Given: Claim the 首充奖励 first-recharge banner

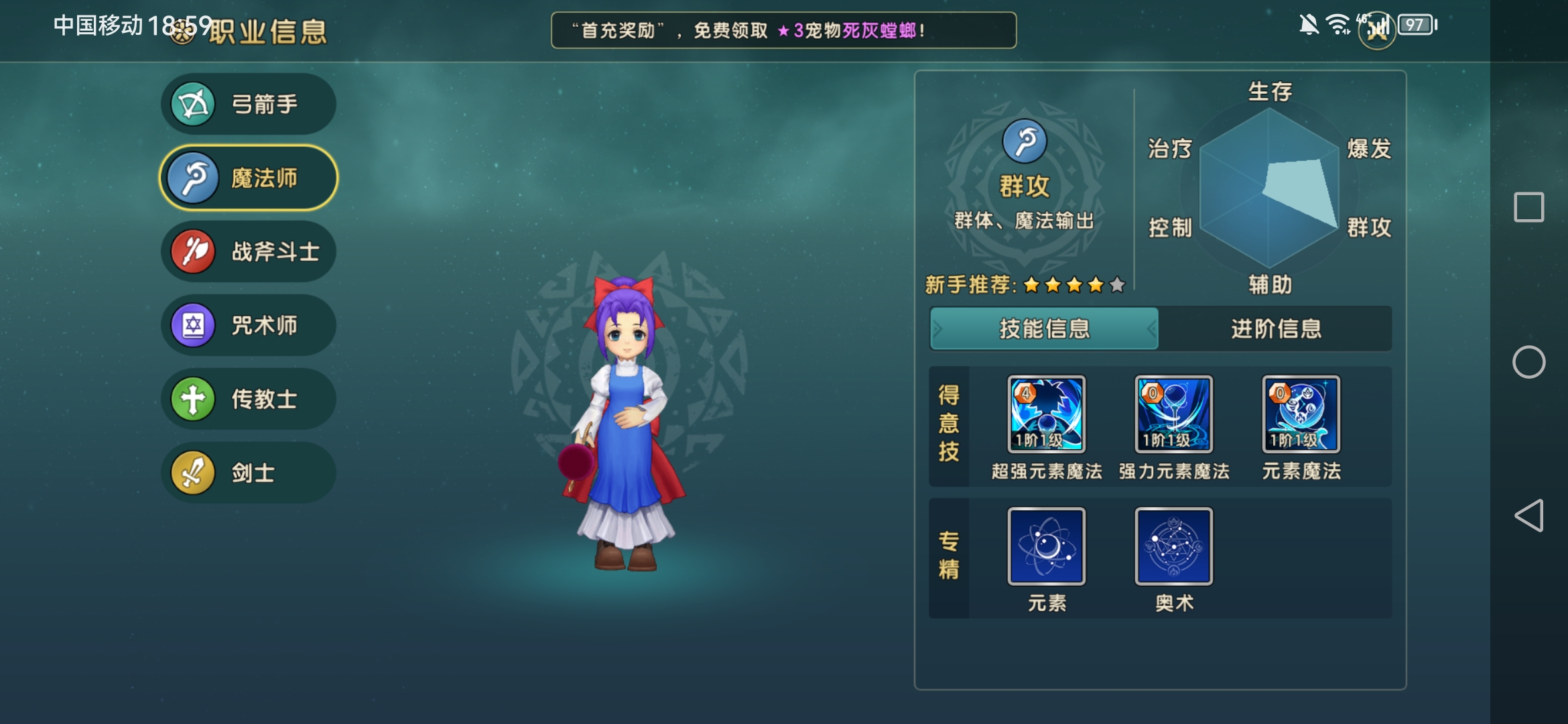Looking at the screenshot, I should click(784, 30).
